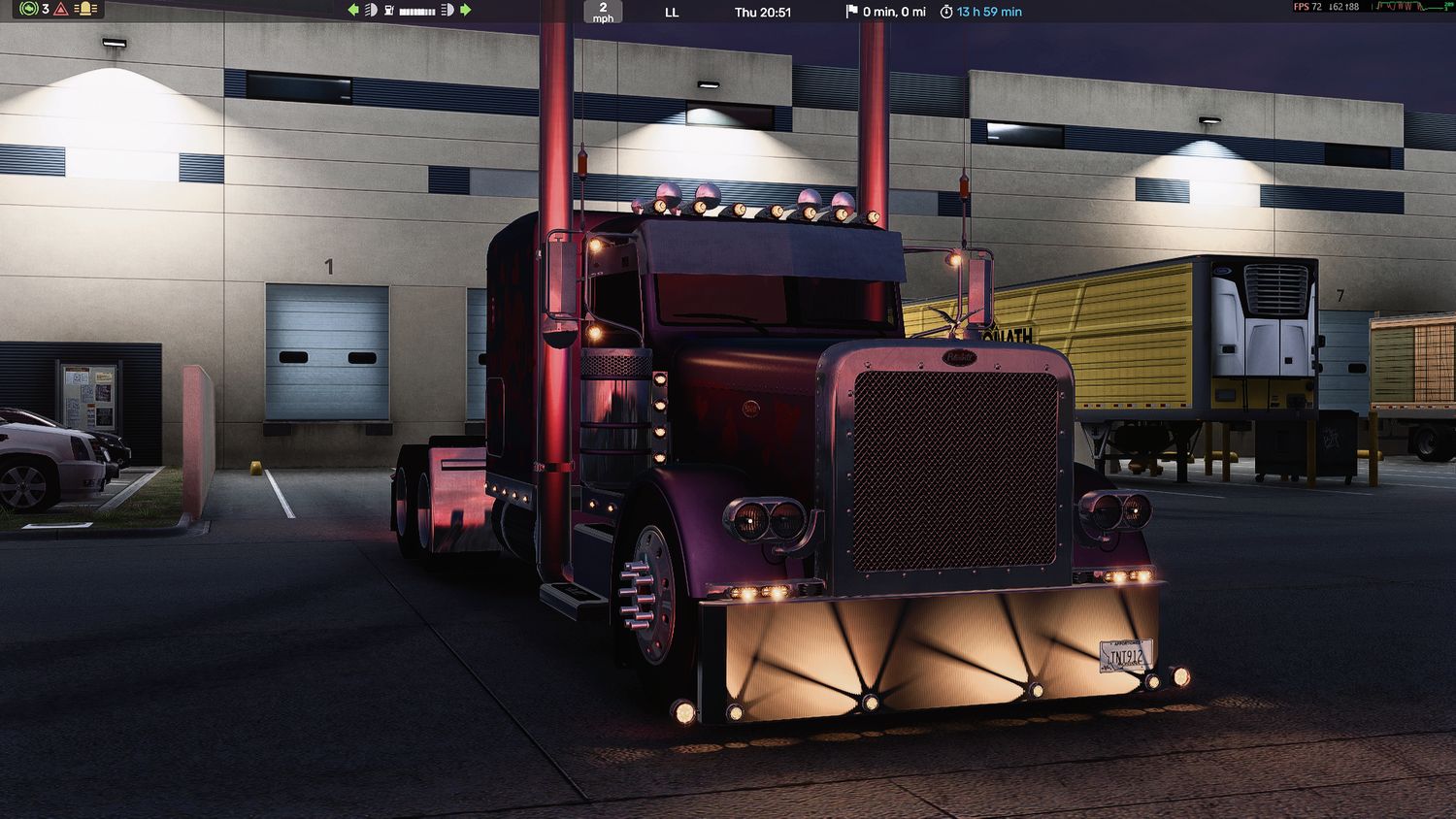The width and height of the screenshot is (1456, 819).
Task: Toggle the left turn indicator arrow
Action: tap(352, 9)
